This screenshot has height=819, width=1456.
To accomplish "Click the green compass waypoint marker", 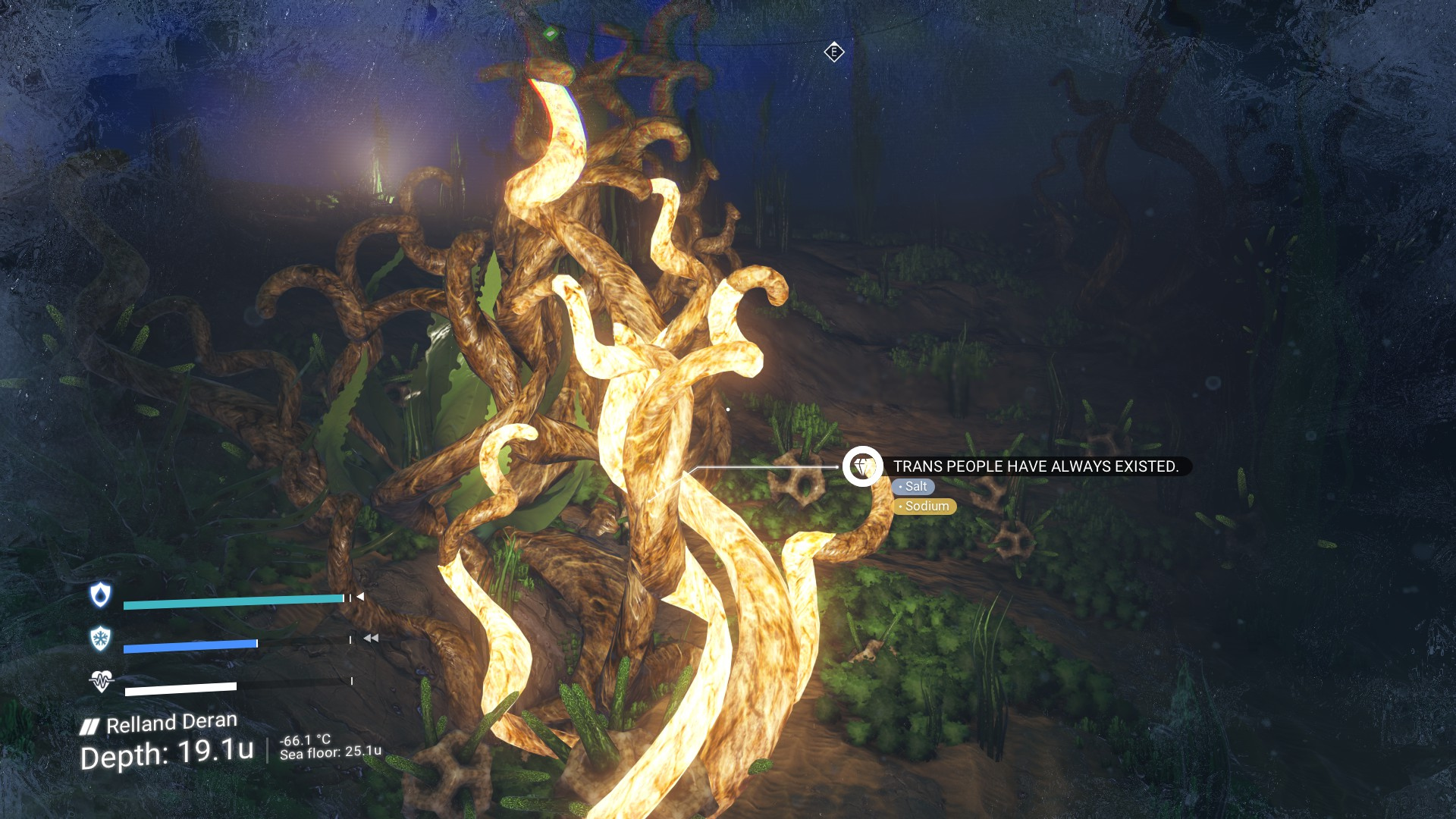I will (551, 33).
